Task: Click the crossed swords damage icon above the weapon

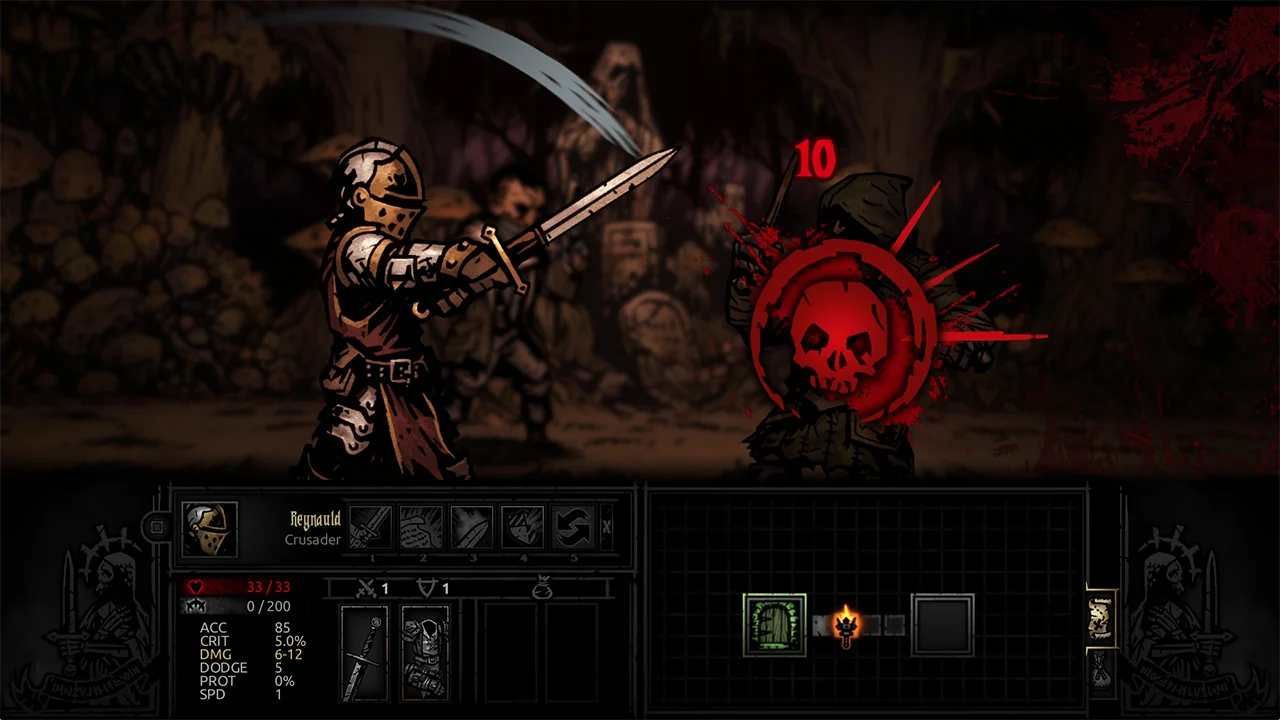Action: (x=367, y=588)
